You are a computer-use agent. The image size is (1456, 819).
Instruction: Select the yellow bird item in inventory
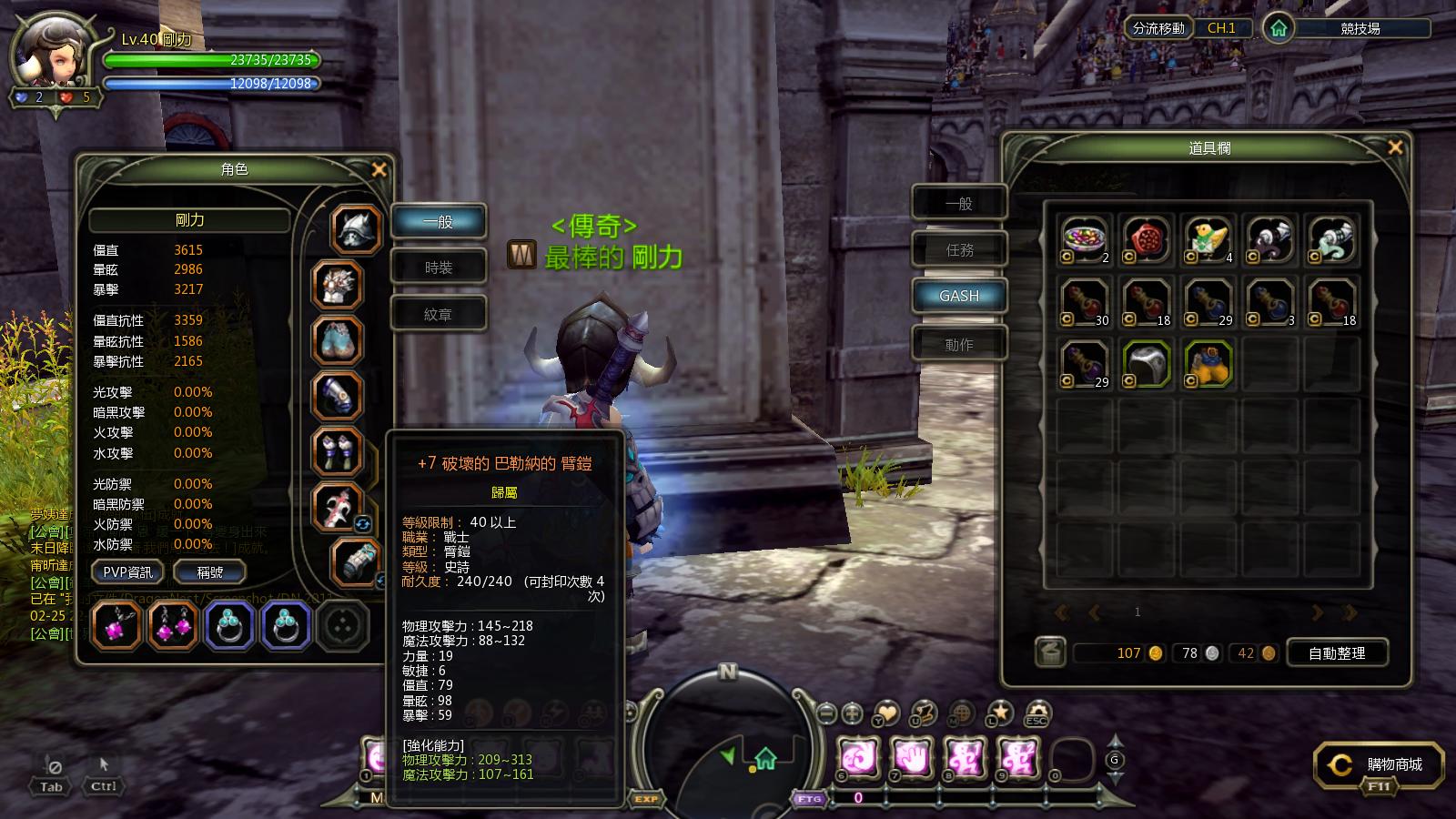[x=1208, y=239]
